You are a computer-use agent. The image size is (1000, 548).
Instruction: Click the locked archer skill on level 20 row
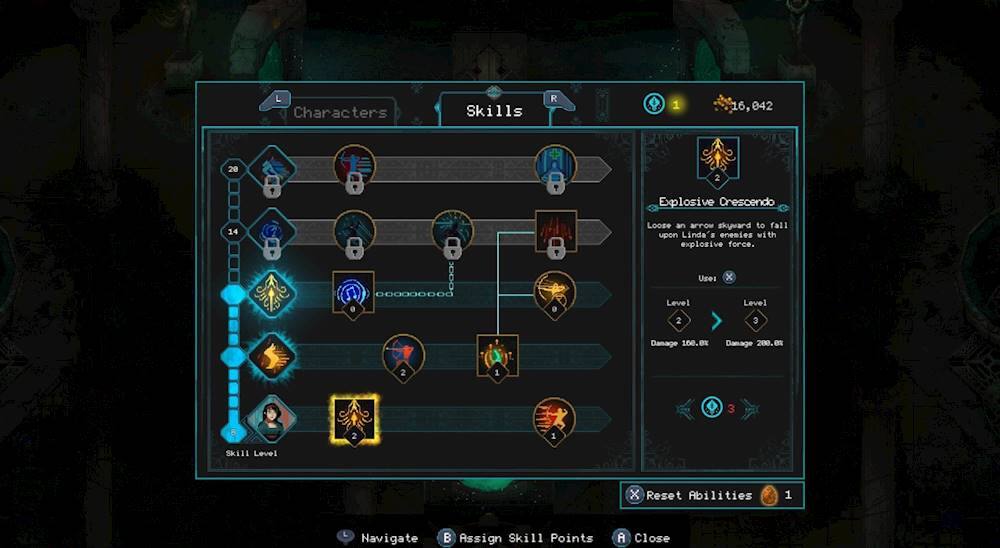[x=354, y=167]
